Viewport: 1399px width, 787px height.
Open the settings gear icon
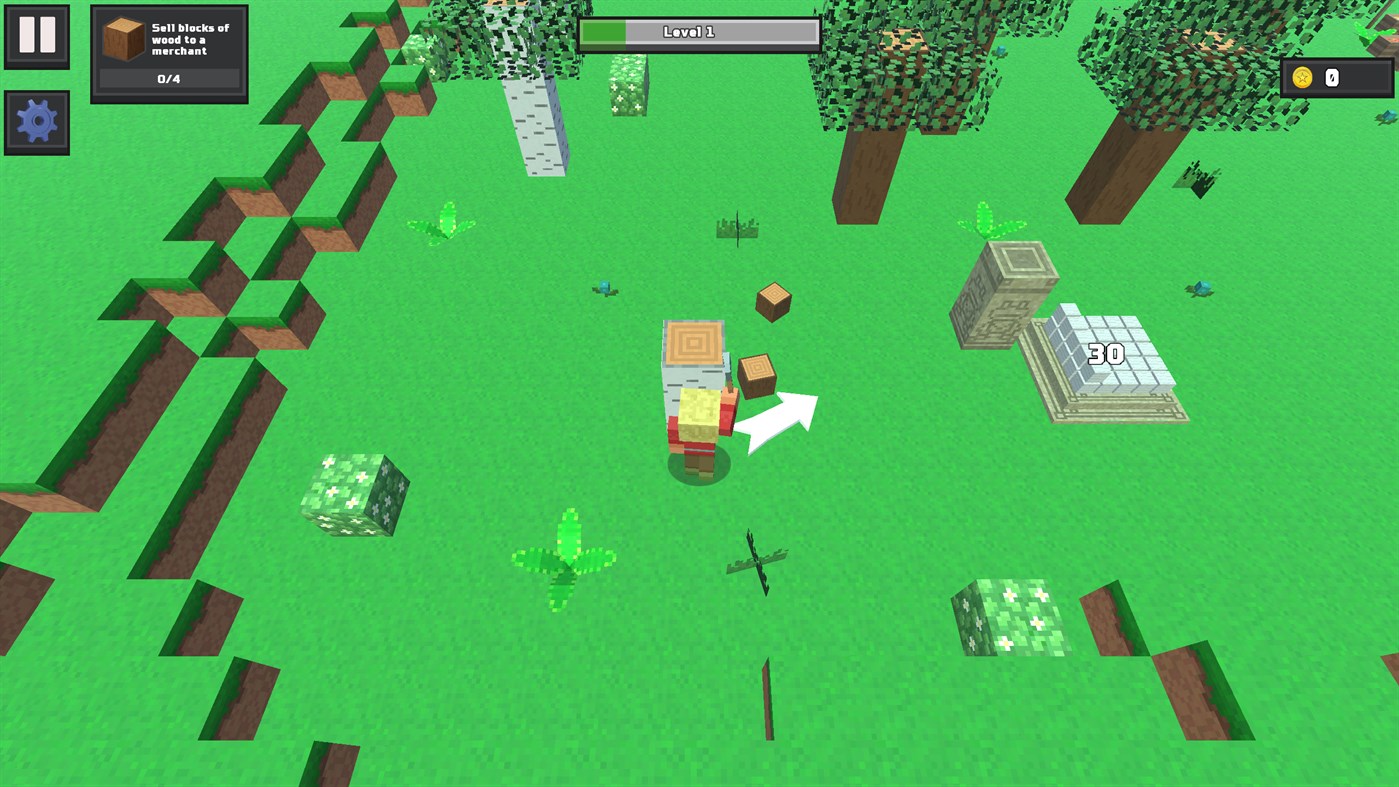click(x=37, y=121)
